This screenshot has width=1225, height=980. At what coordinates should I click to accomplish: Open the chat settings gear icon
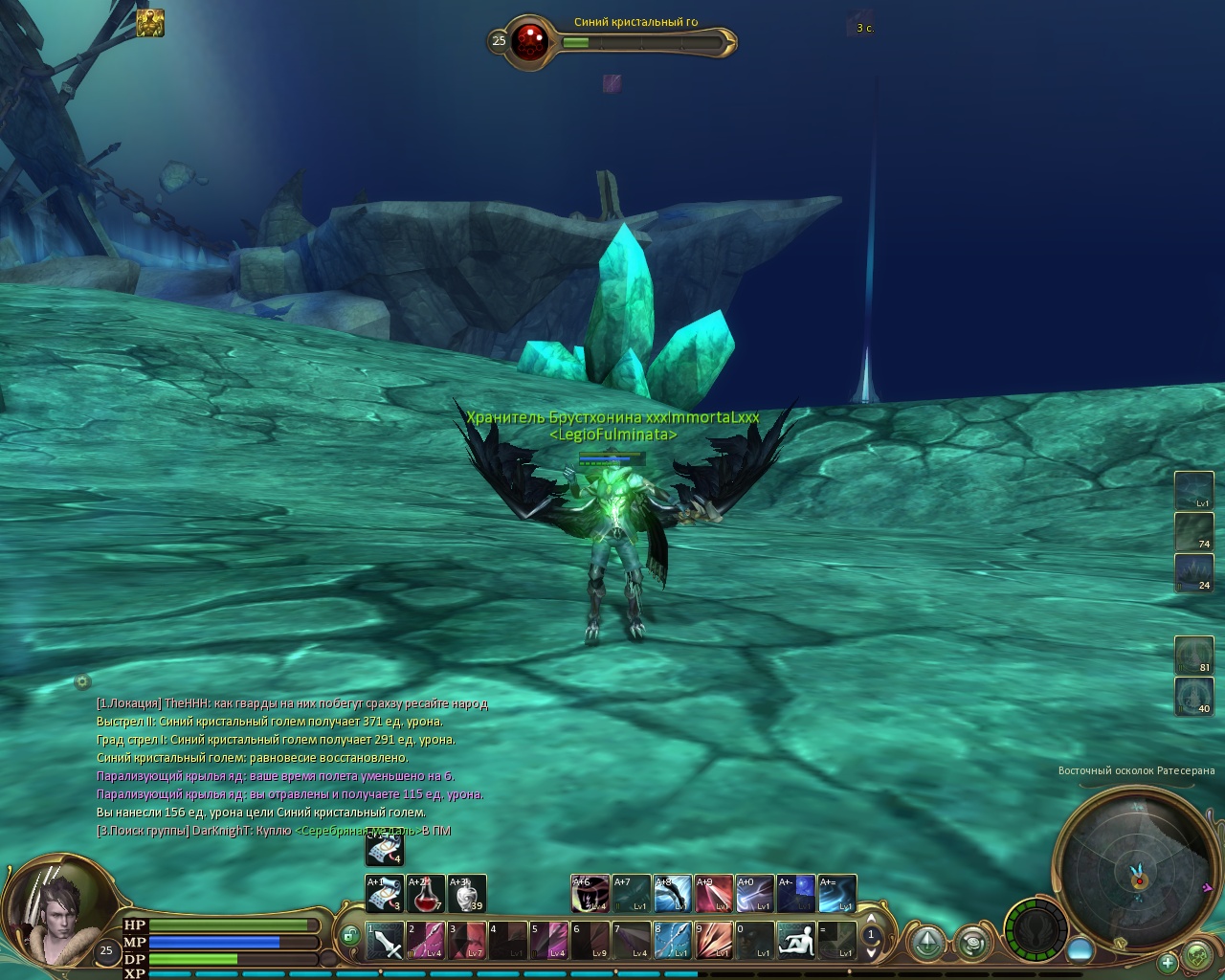tap(82, 681)
